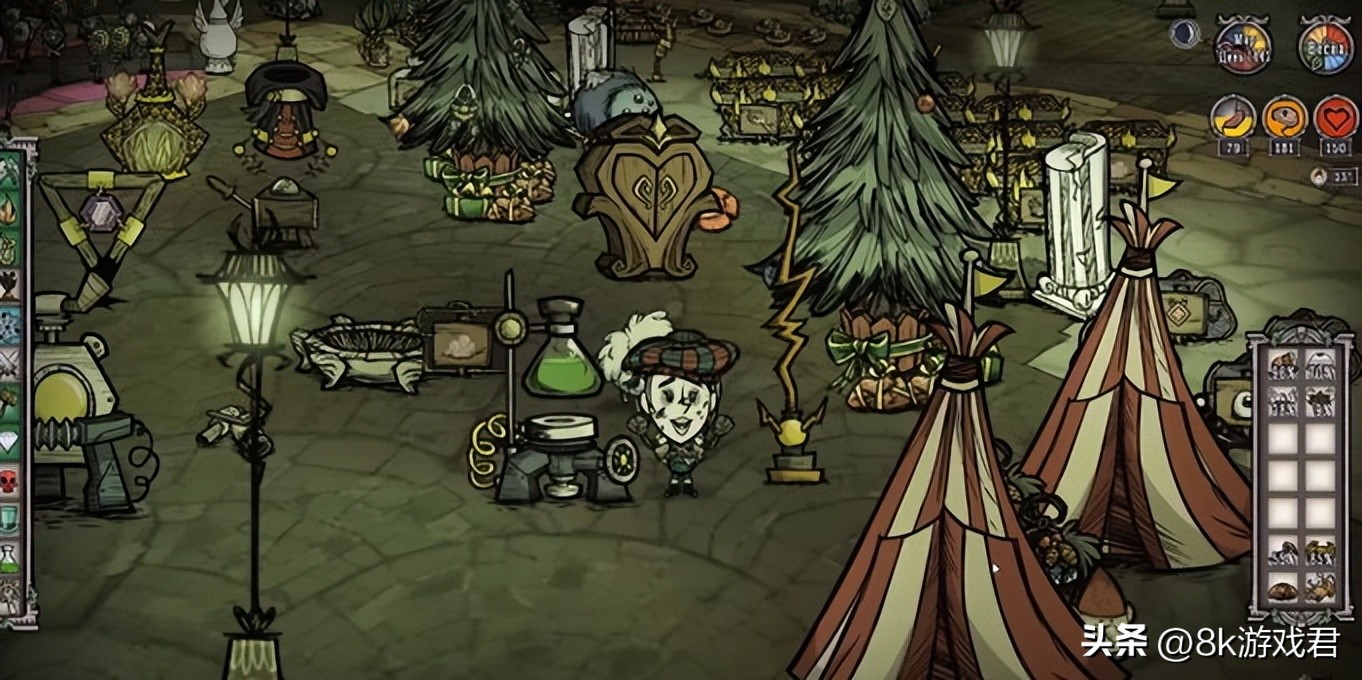Open the white diamond Refine tab
Screen dimensions: 1362x680
coord(10,440)
